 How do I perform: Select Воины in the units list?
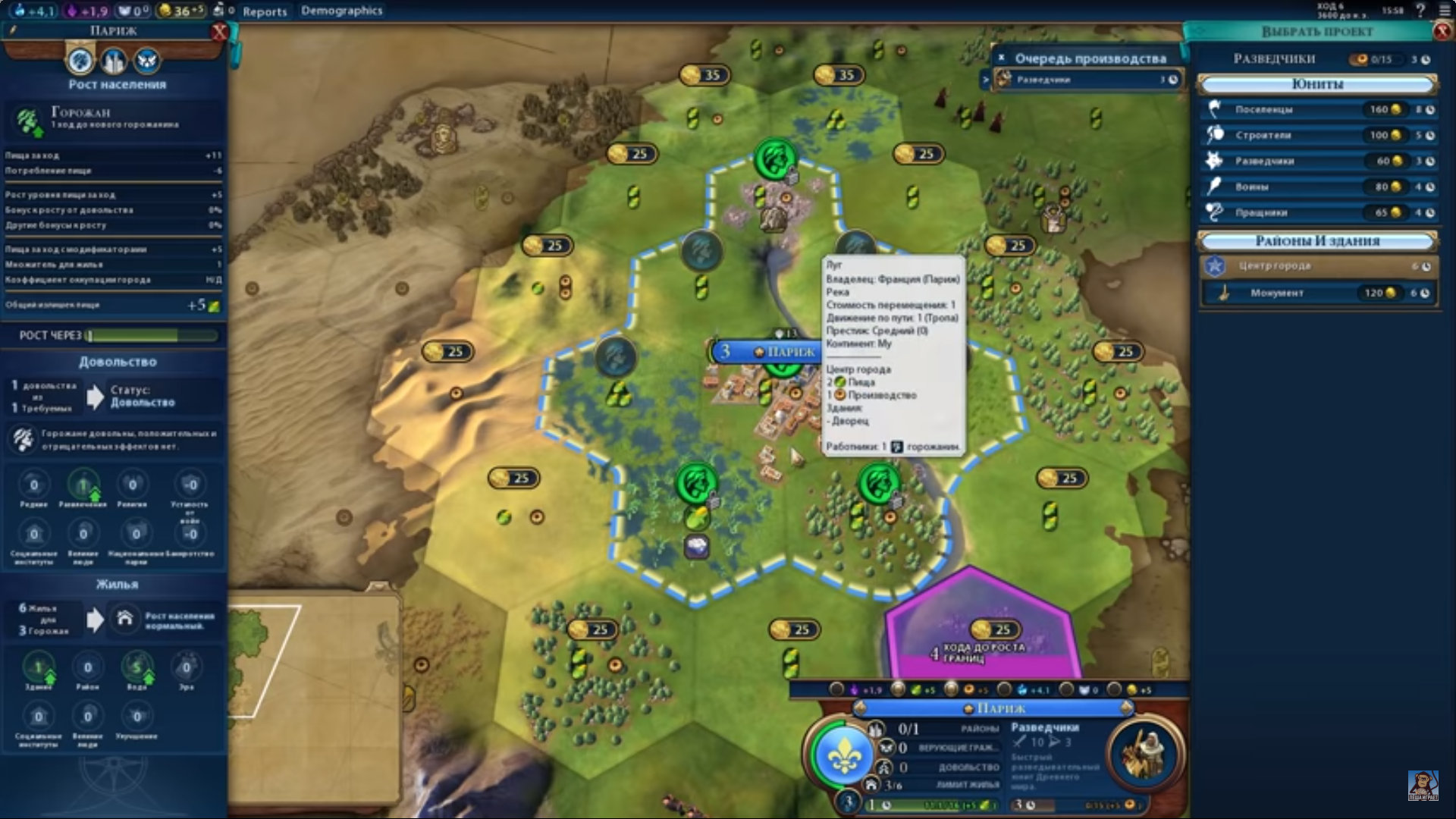tap(1317, 187)
